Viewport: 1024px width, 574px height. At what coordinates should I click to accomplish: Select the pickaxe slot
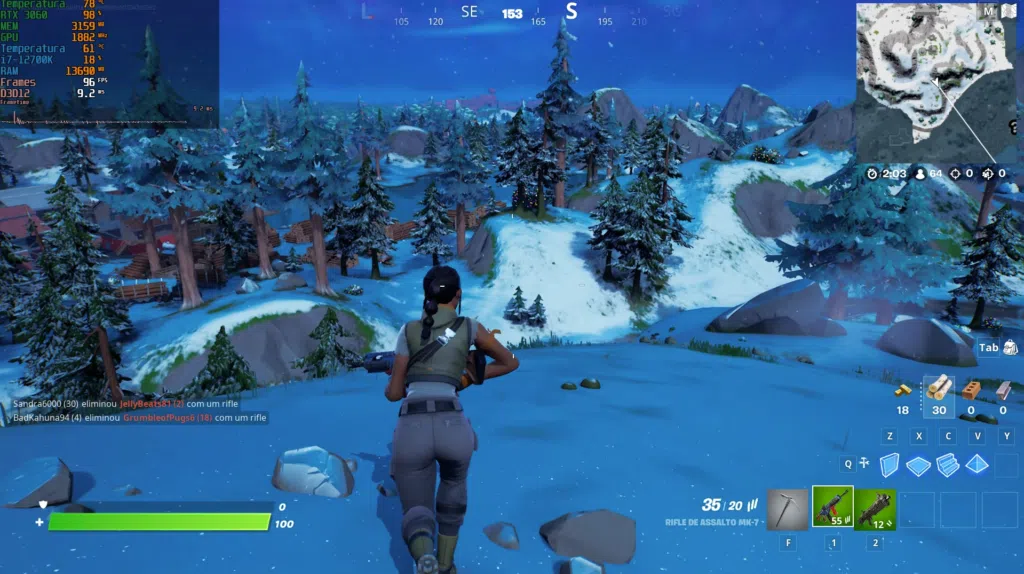pos(789,508)
